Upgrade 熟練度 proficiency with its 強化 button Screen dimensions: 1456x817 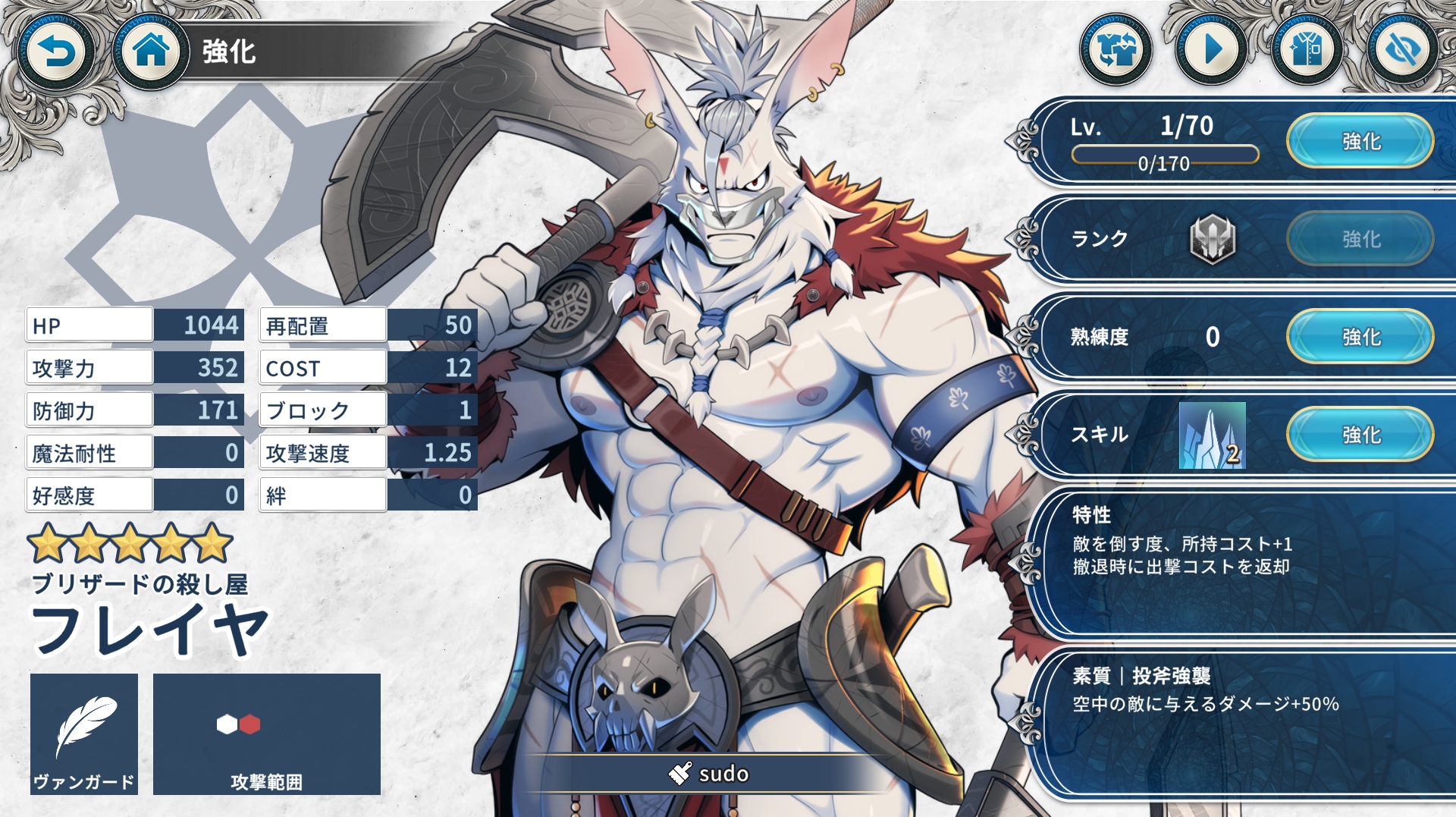pos(1360,337)
